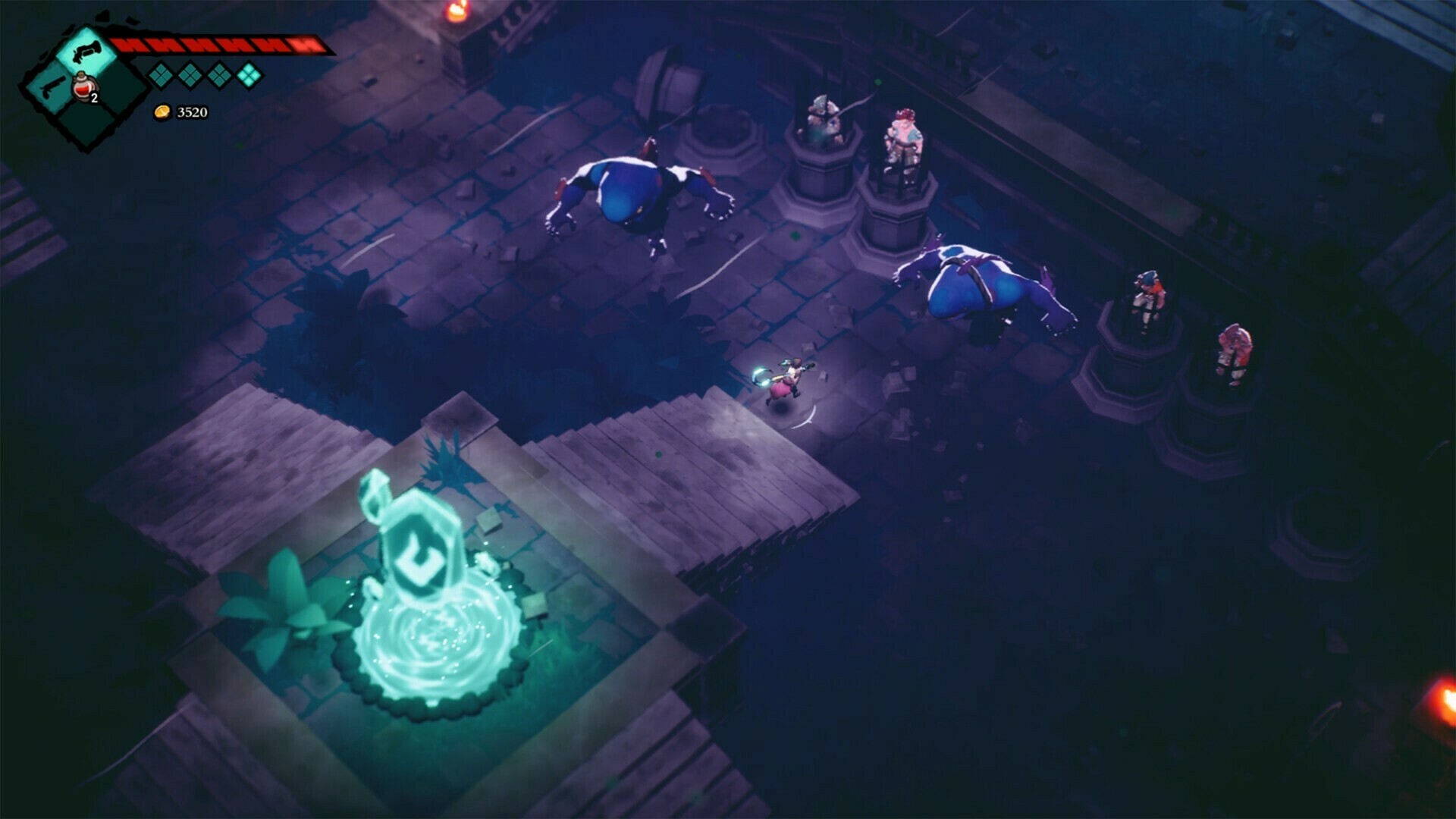
Task: Click the gold amount reading 3520
Action: click(192, 113)
